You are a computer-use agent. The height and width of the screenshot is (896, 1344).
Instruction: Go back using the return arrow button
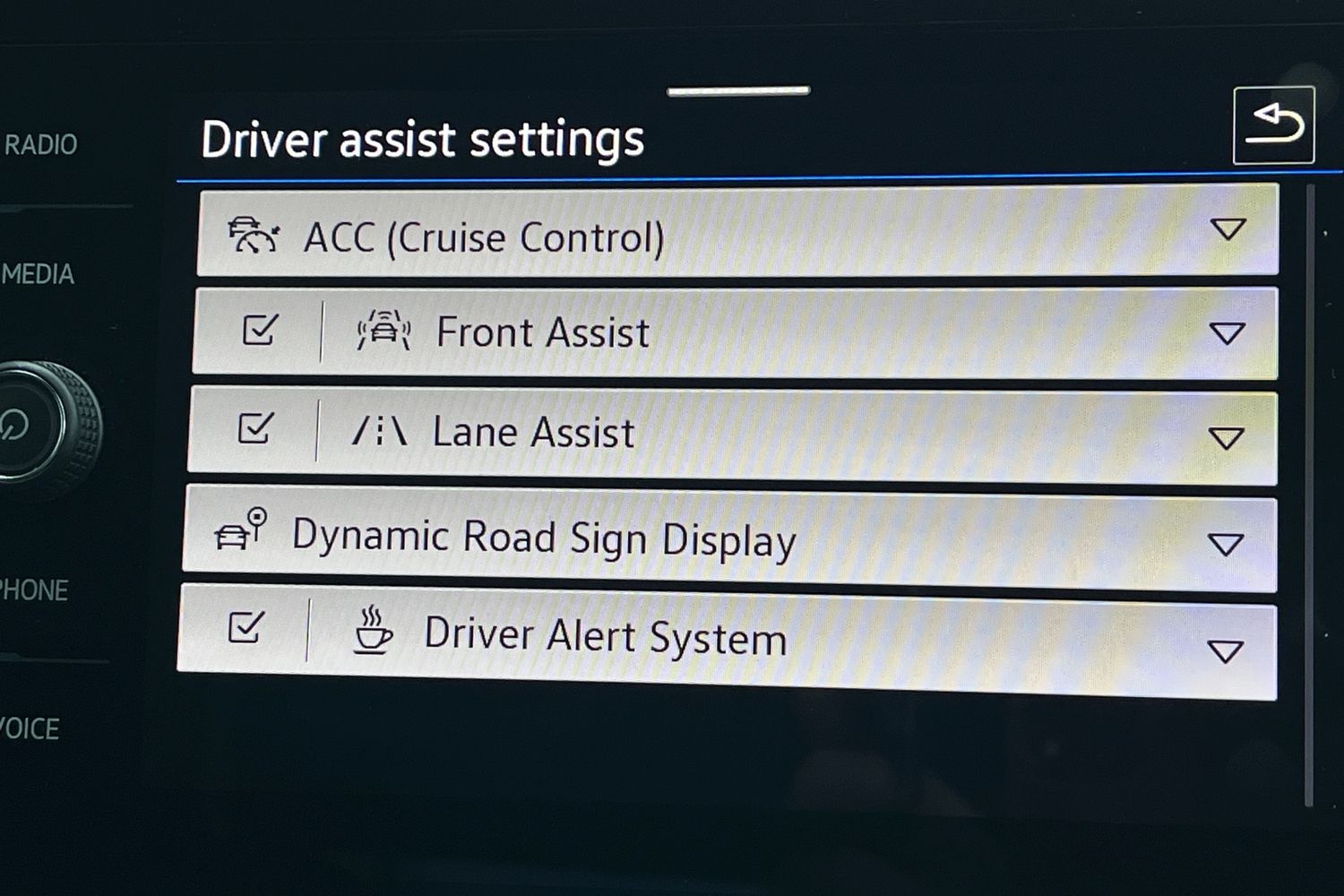1273,125
